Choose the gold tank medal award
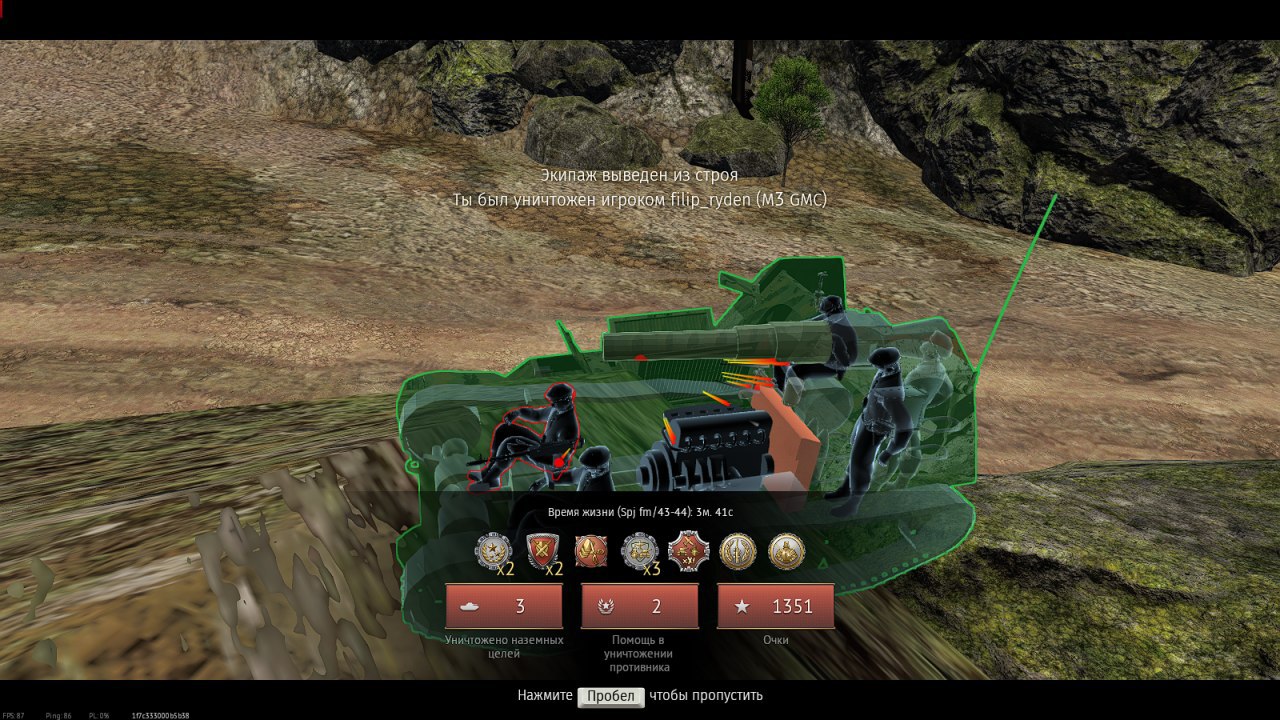Screen dimensions: 1280x720 787,551
